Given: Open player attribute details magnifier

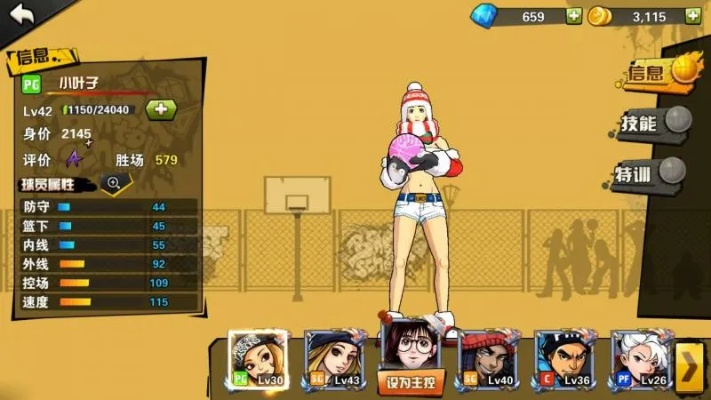Looking at the screenshot, I should click(114, 183).
